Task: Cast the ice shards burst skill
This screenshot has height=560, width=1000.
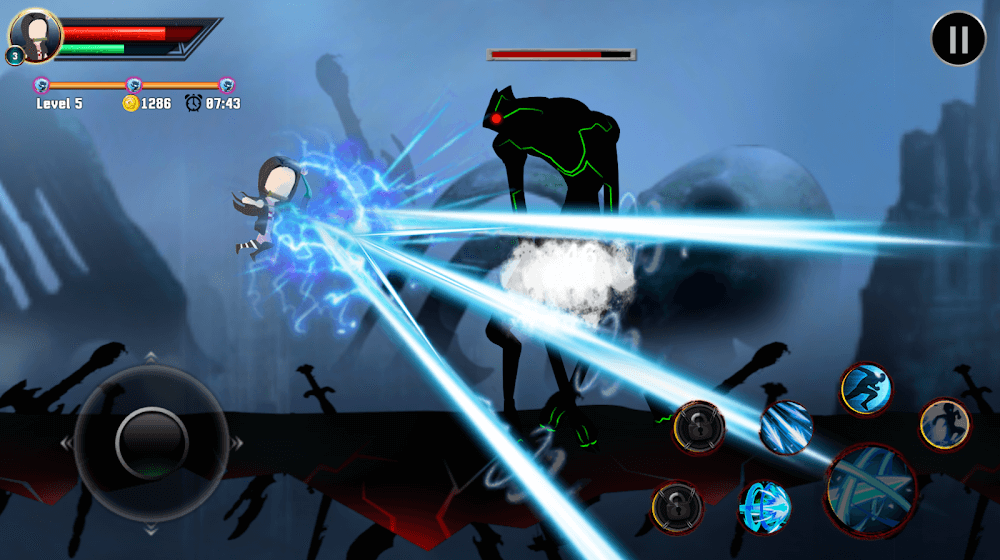Action: click(x=786, y=427)
